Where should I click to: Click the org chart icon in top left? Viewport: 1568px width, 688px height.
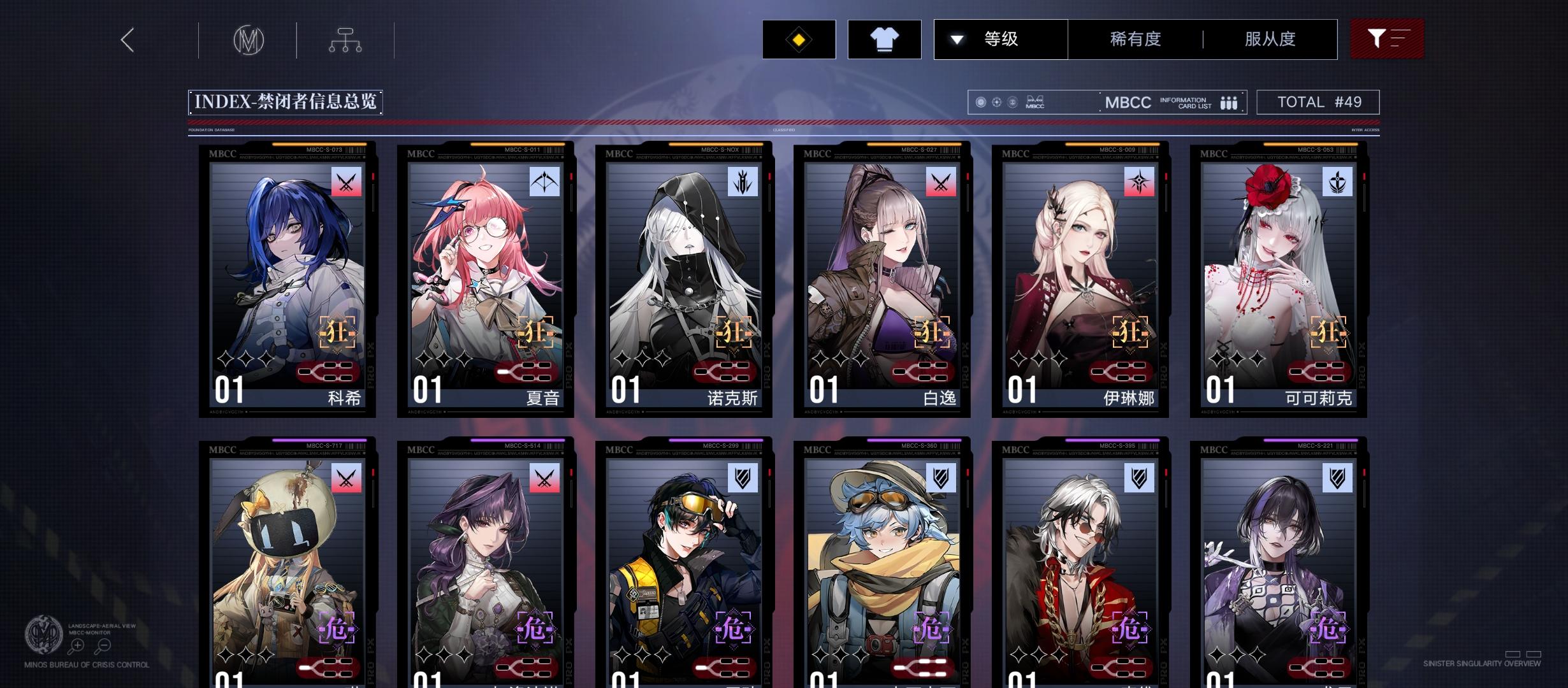[x=345, y=39]
